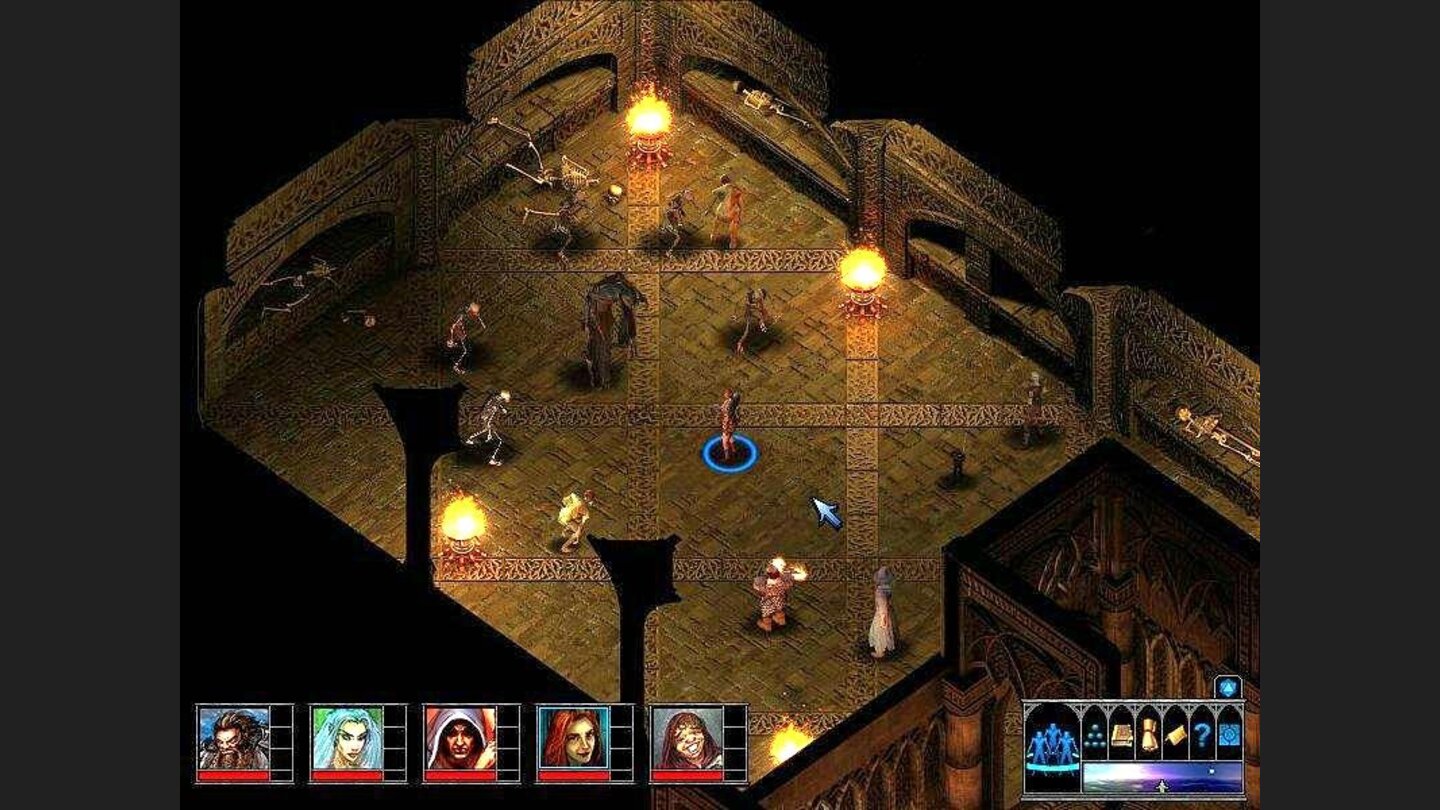Click the scroll icon in the command panel
This screenshot has height=810, width=1440.
(x=1150, y=734)
